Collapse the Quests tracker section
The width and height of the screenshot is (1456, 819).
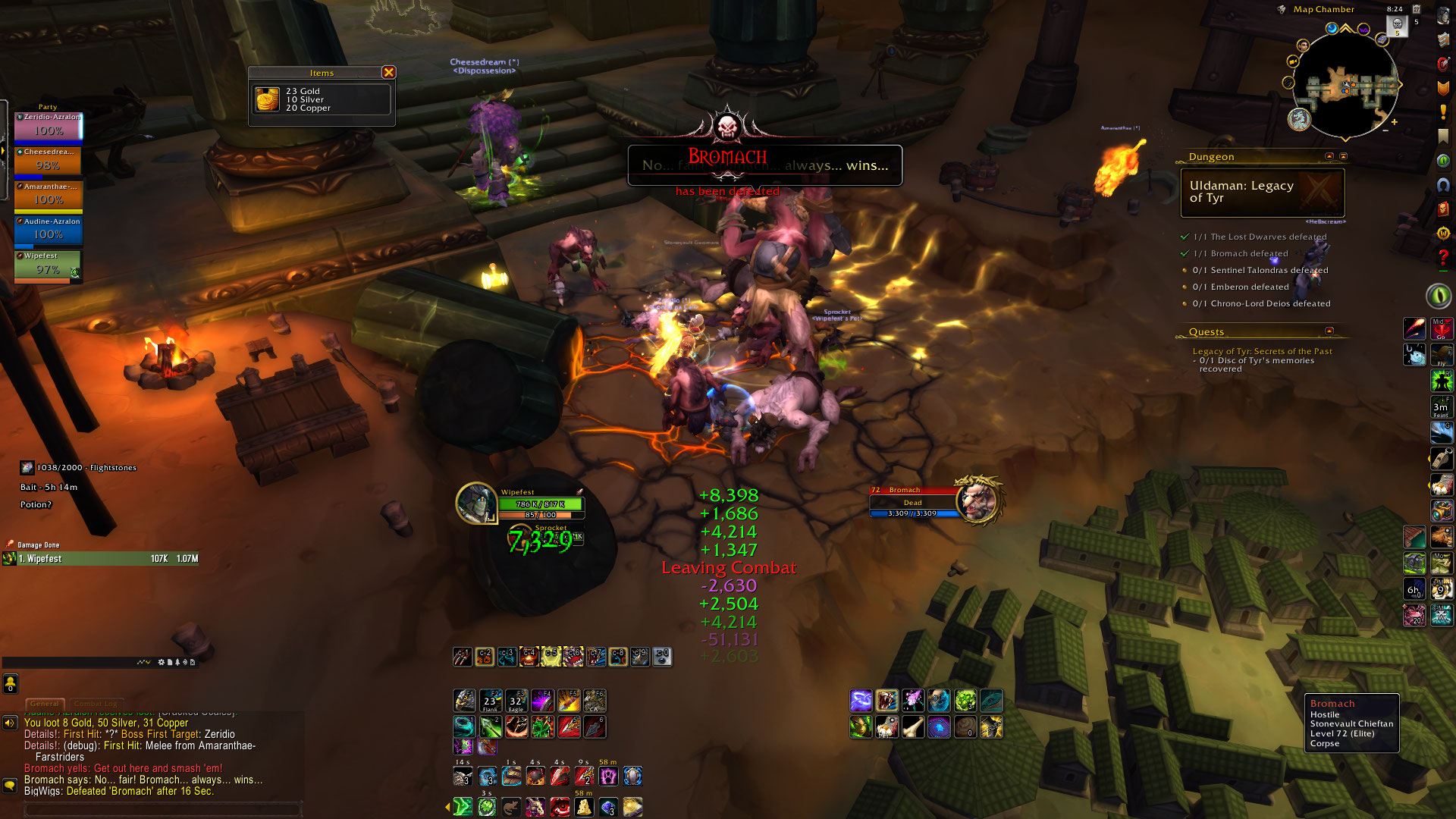click(x=1329, y=331)
